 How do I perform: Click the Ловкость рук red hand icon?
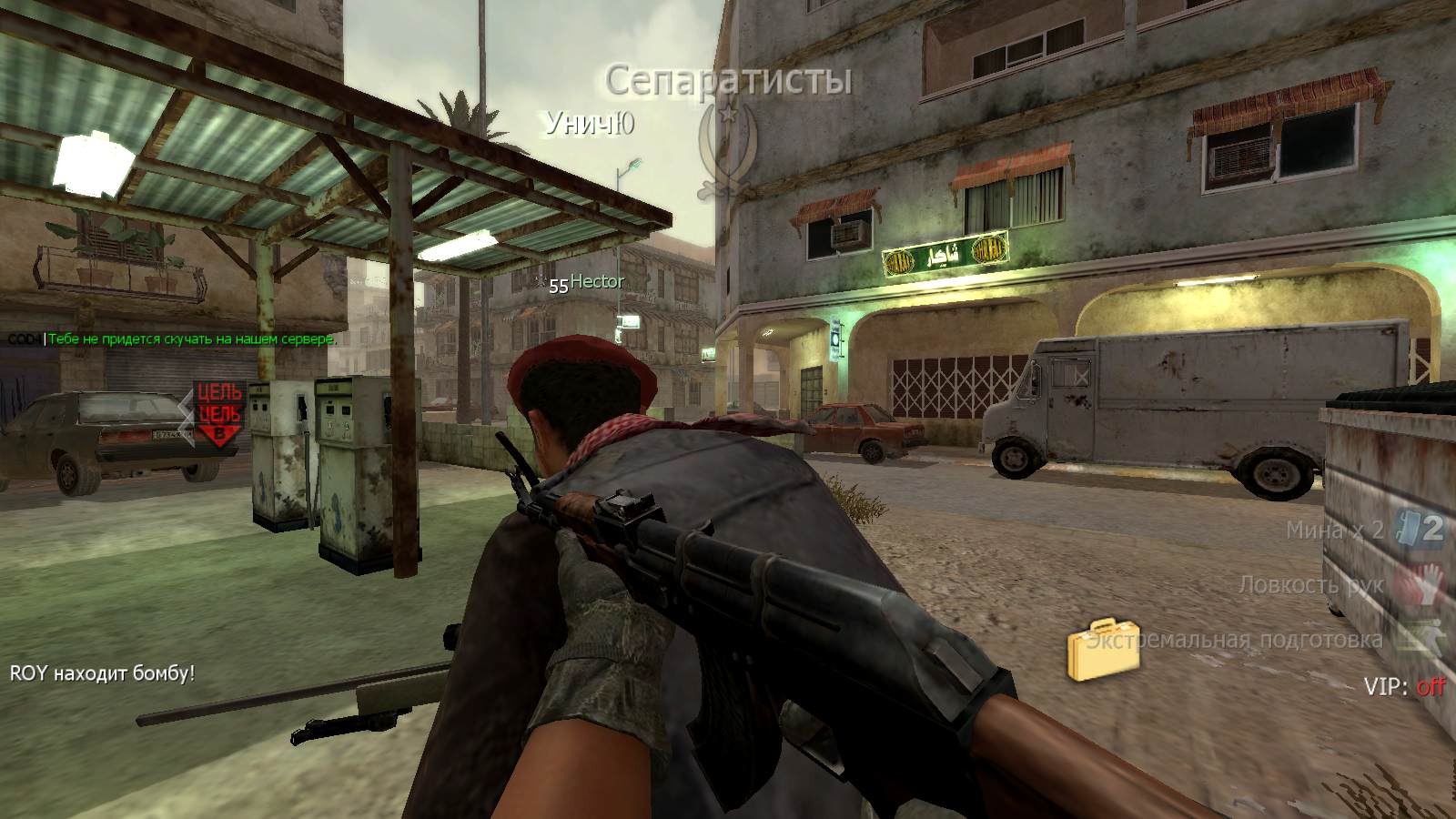tap(1424, 583)
